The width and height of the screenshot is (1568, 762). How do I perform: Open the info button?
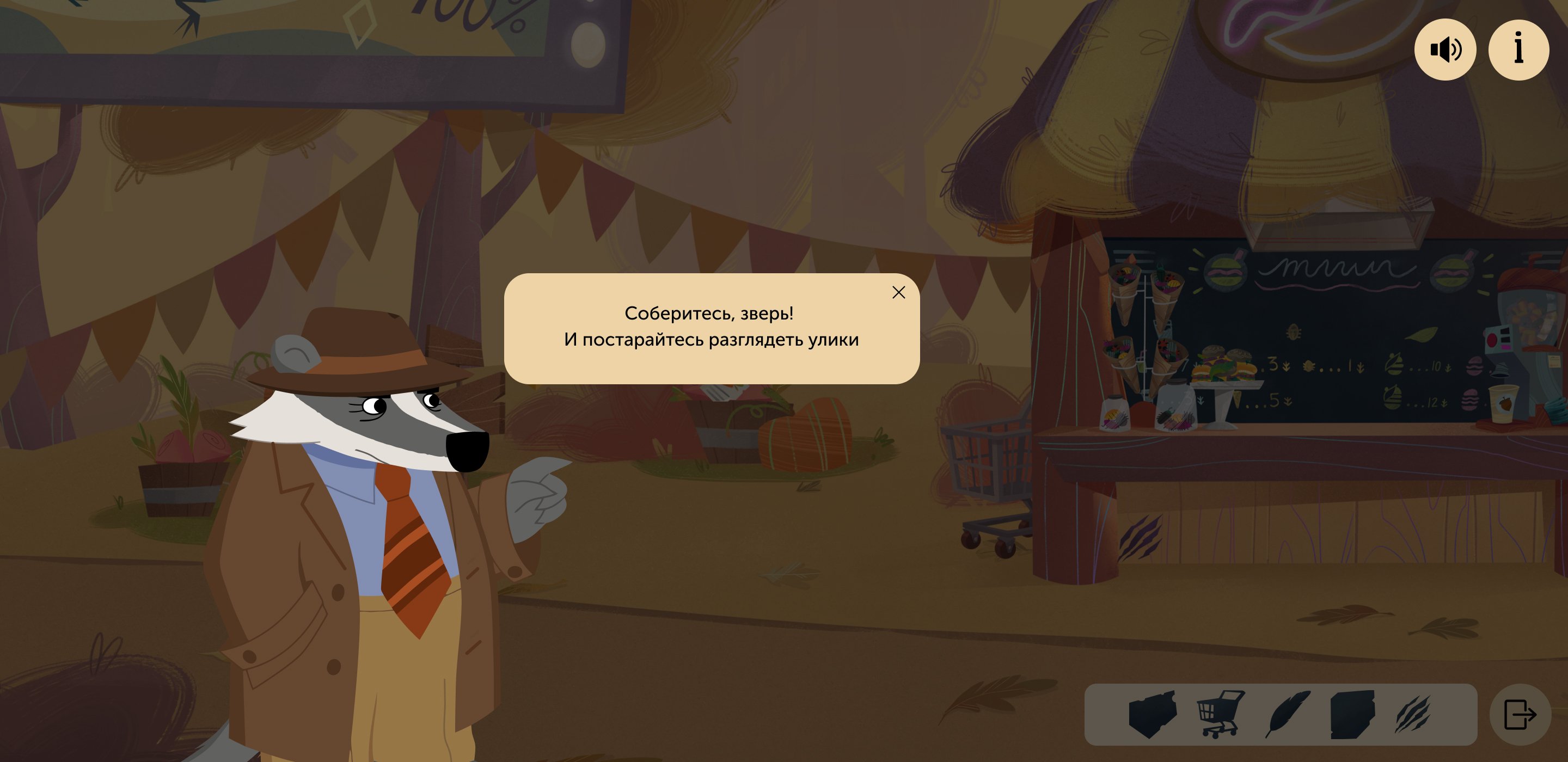pyautogui.click(x=1518, y=50)
